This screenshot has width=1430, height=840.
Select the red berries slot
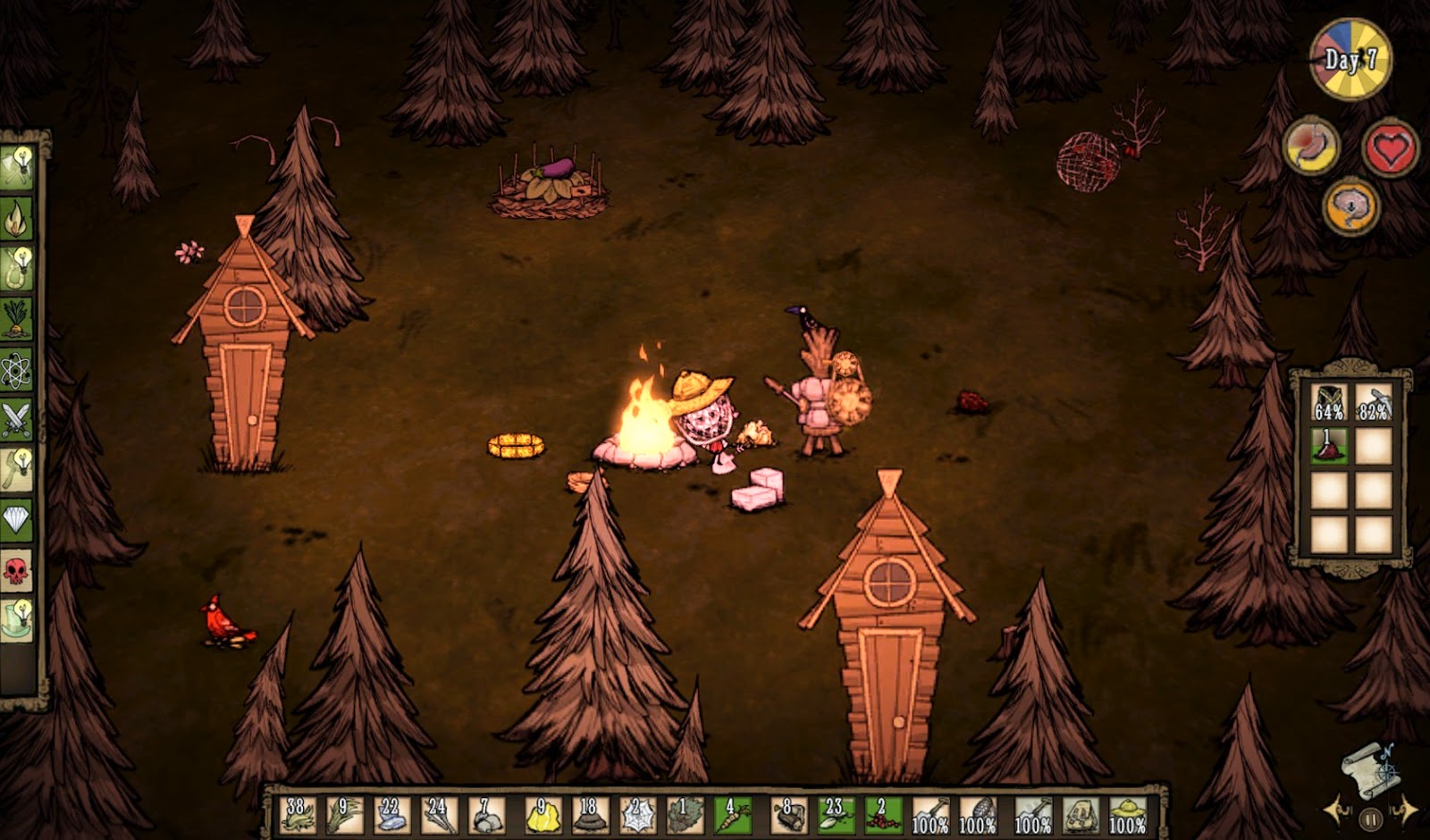click(x=882, y=814)
